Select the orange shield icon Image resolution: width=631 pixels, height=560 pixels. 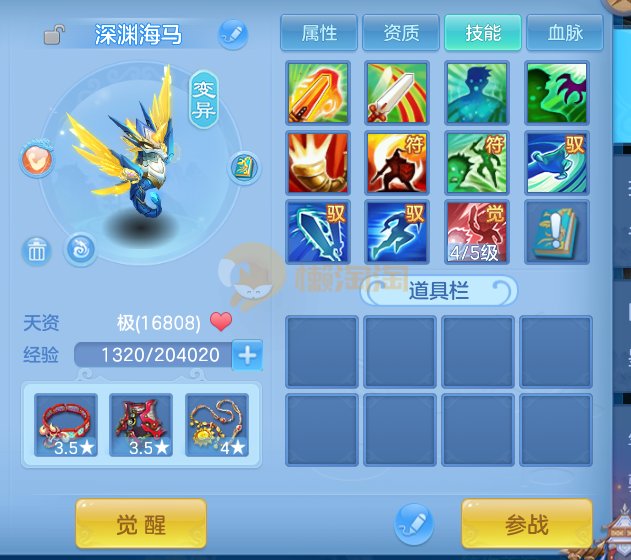coord(35,159)
